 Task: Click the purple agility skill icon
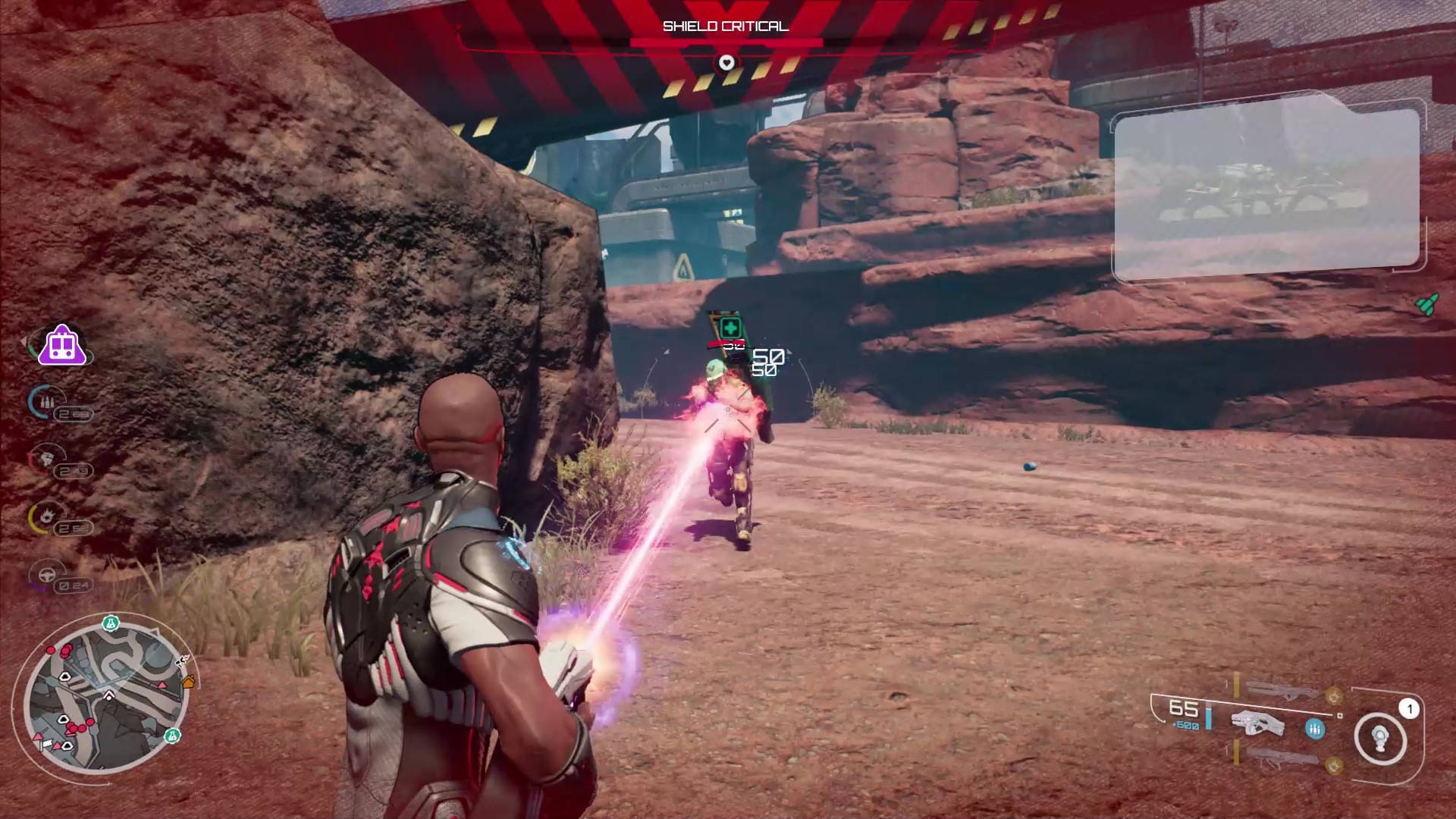pyautogui.click(x=62, y=346)
